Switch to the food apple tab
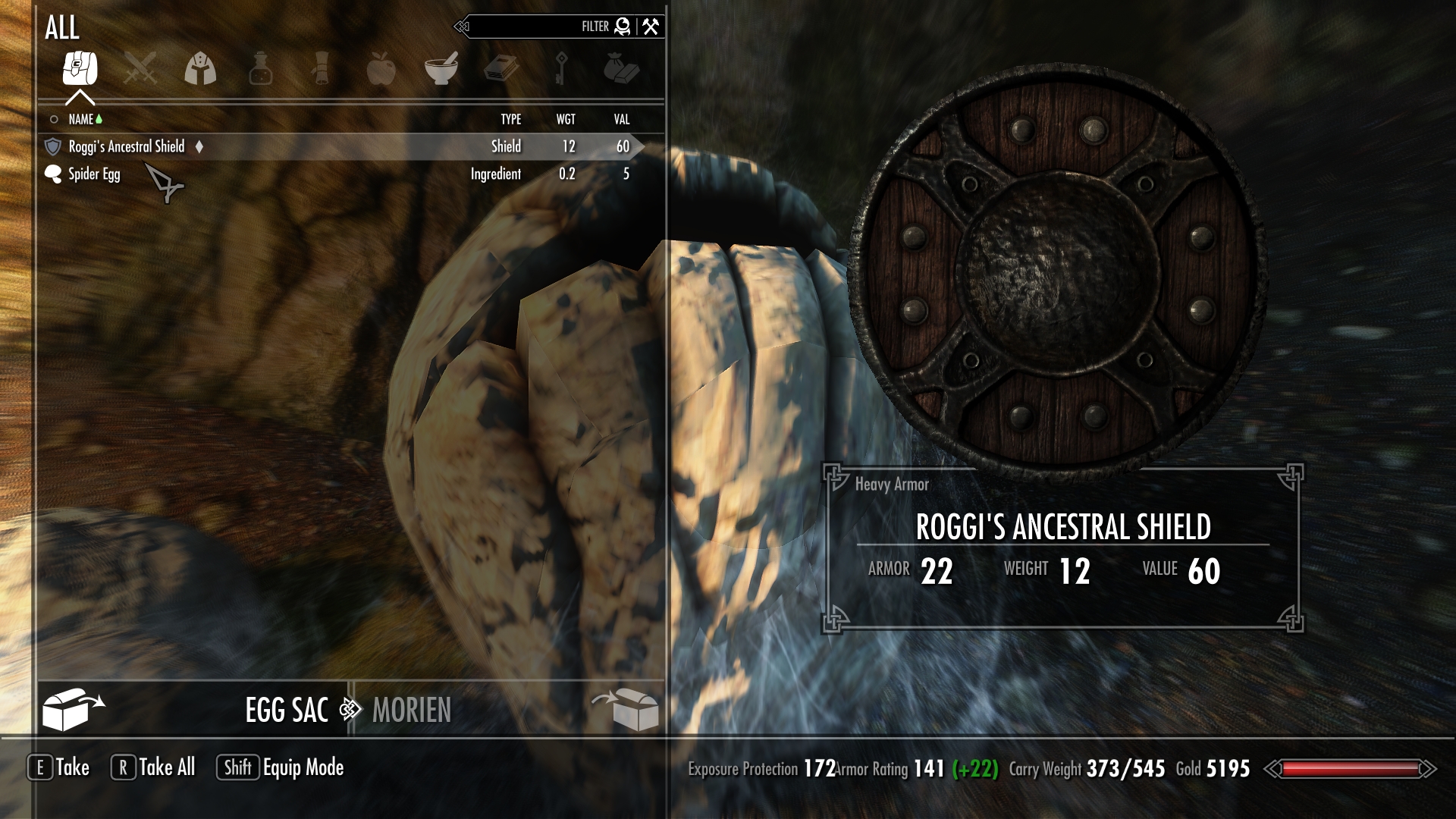Viewport: 1456px width, 819px height. coord(381,70)
